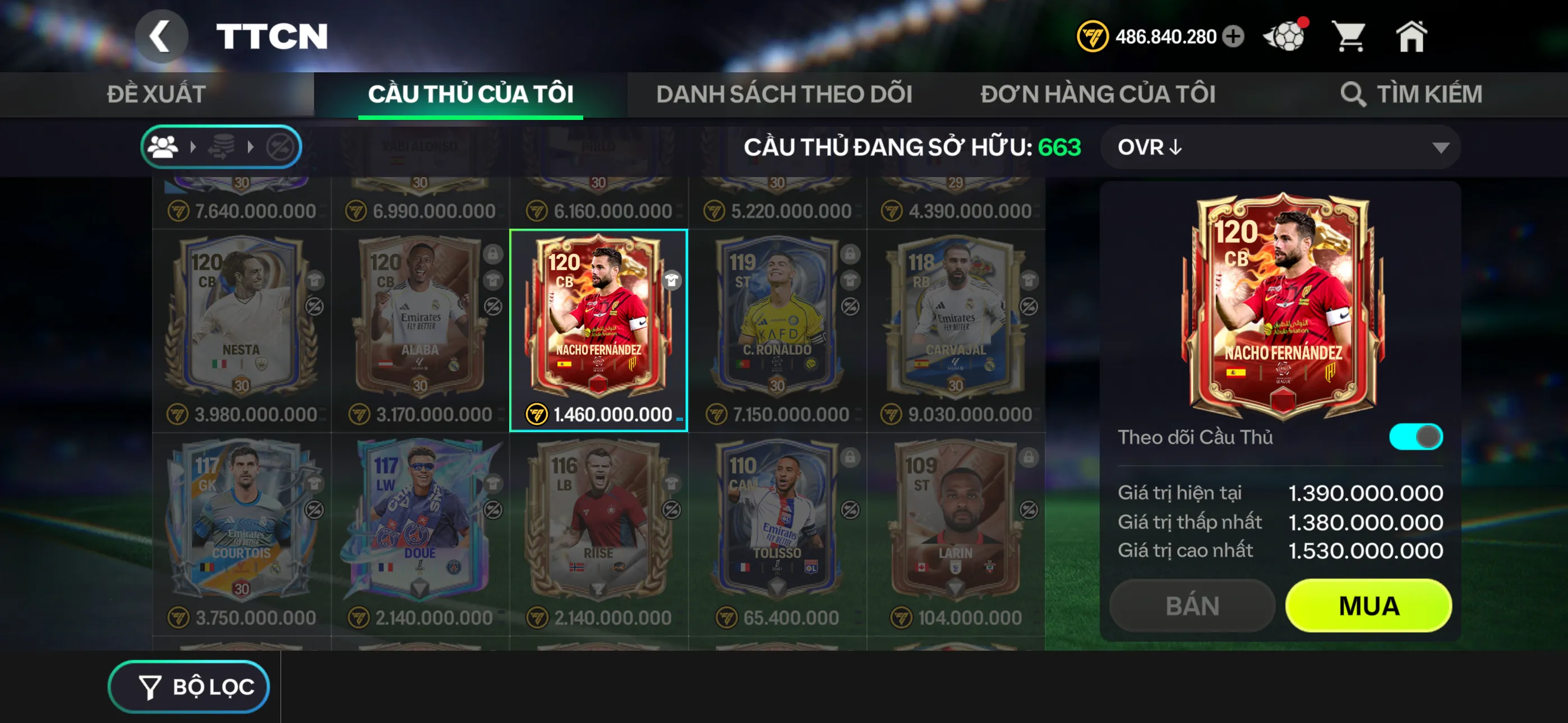Tap the shirt icon on Nacho Fernández's card
Screen dimensions: 1568x723
(x=672, y=281)
